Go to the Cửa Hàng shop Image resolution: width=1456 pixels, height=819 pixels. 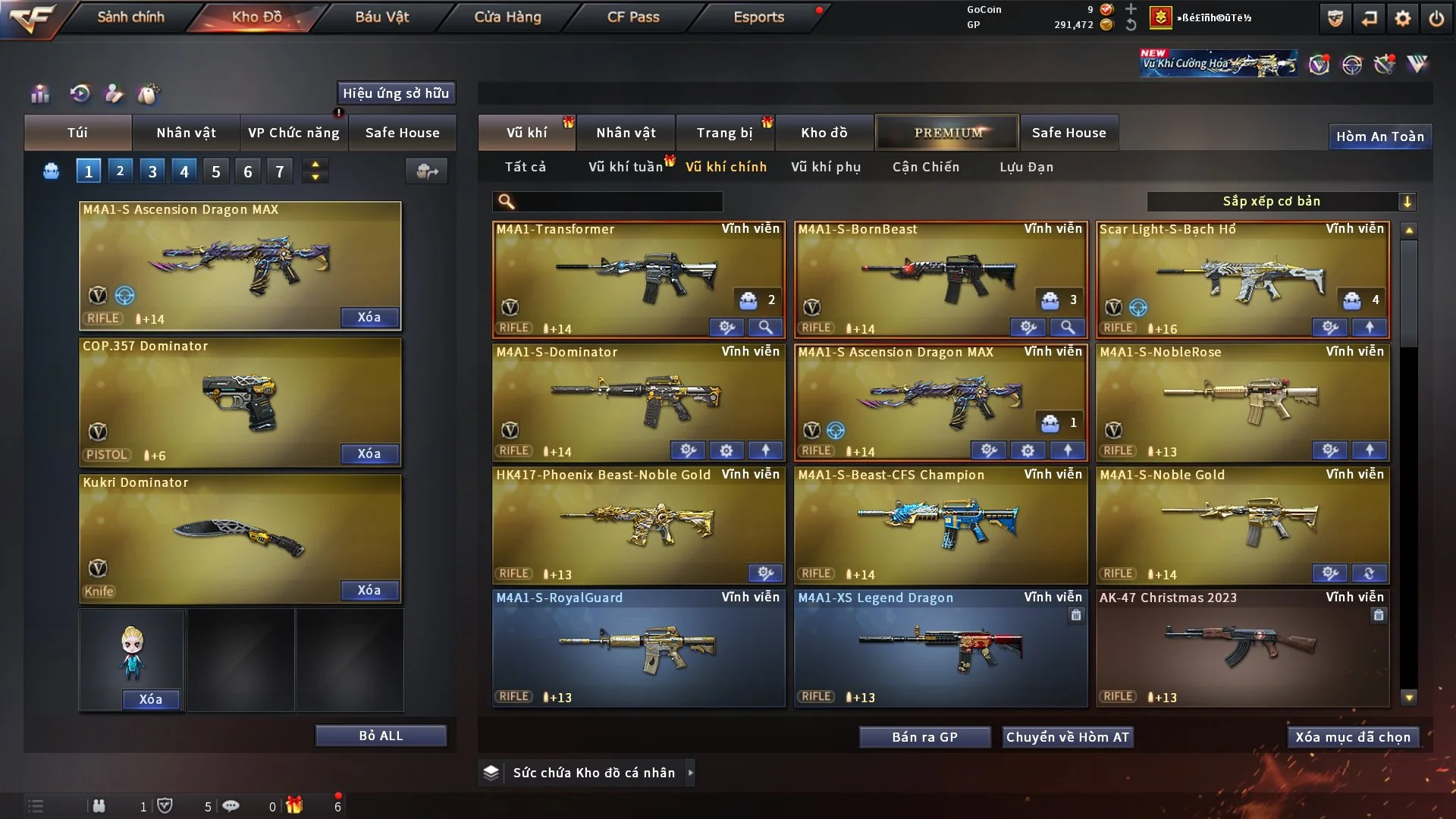507,17
